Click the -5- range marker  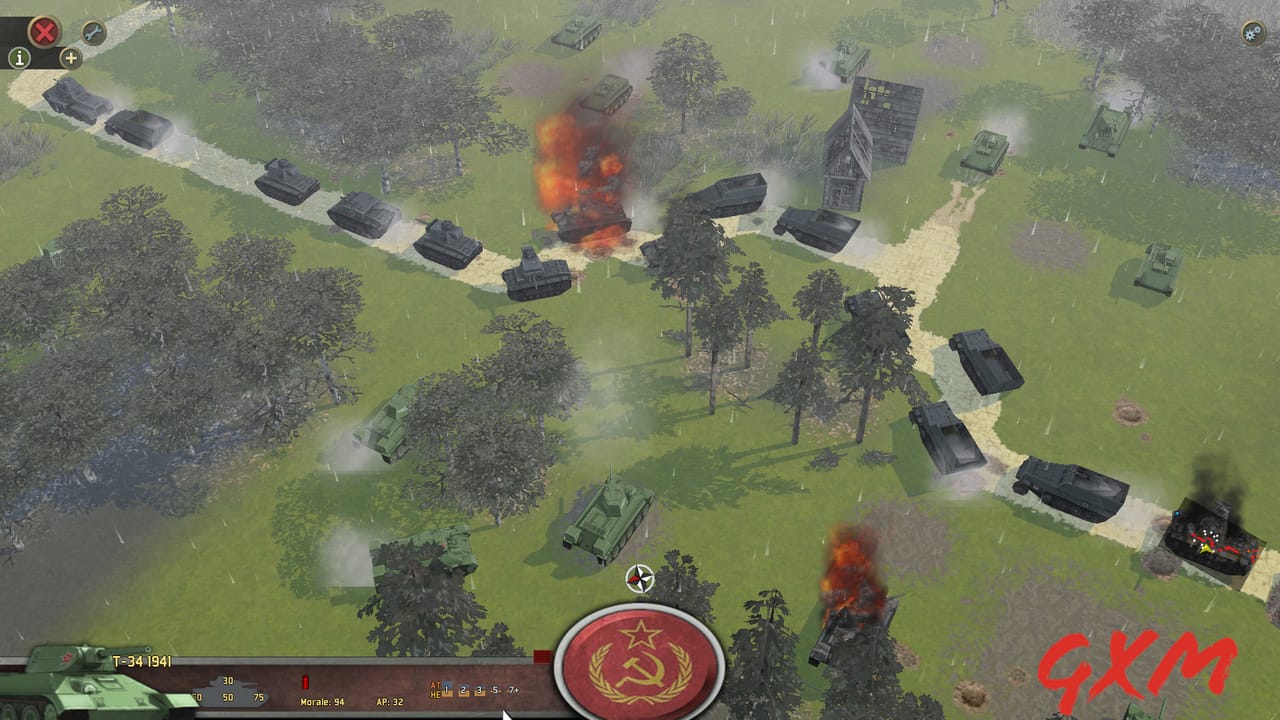pos(496,690)
